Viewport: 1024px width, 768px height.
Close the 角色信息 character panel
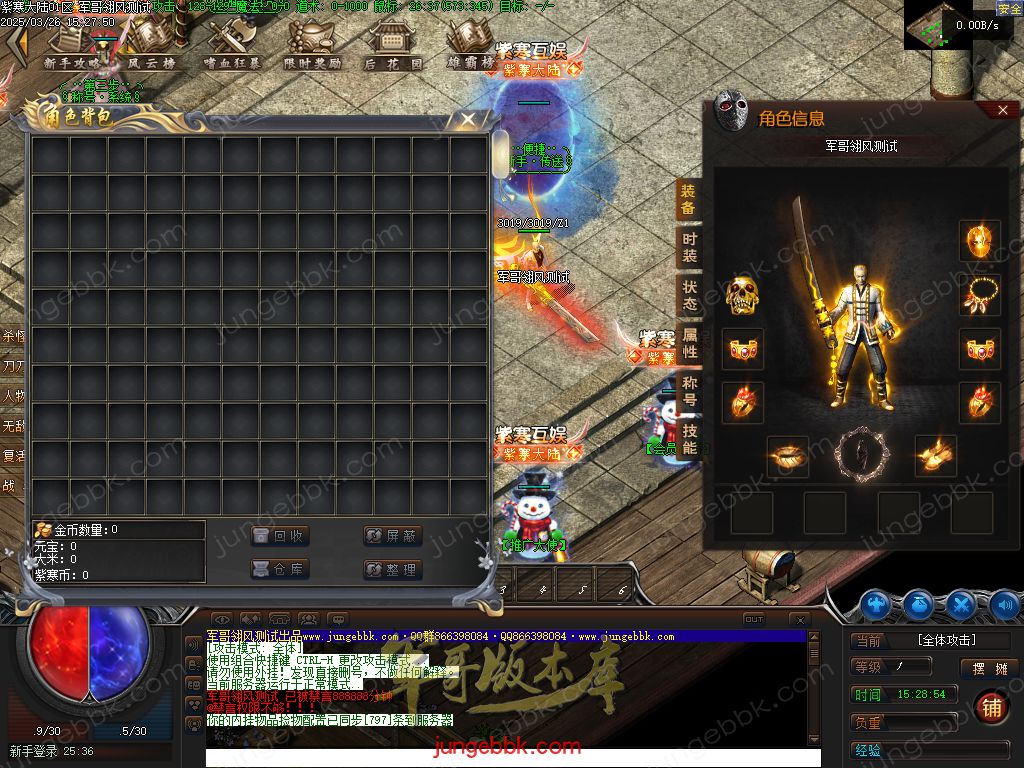1003,111
